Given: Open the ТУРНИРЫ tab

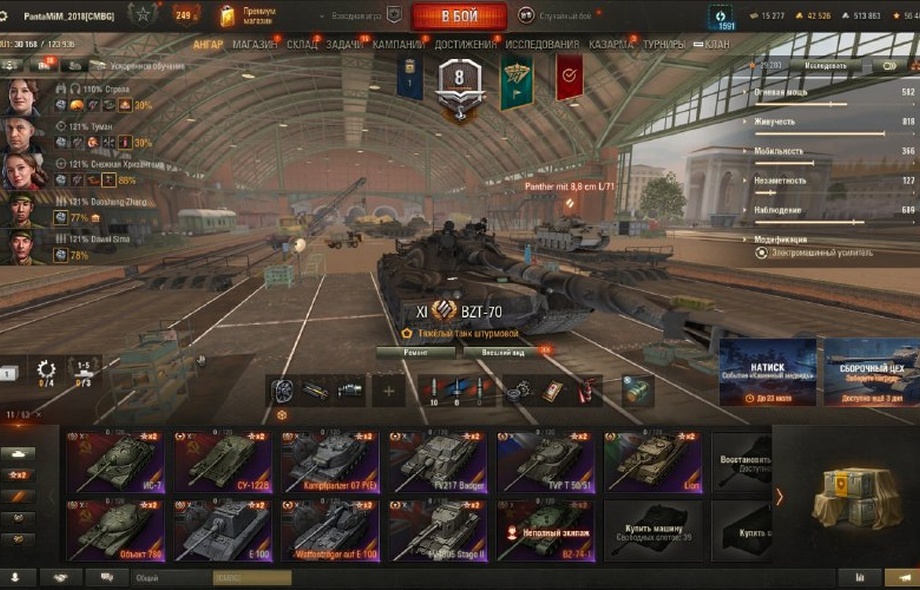Looking at the screenshot, I should tap(664, 45).
